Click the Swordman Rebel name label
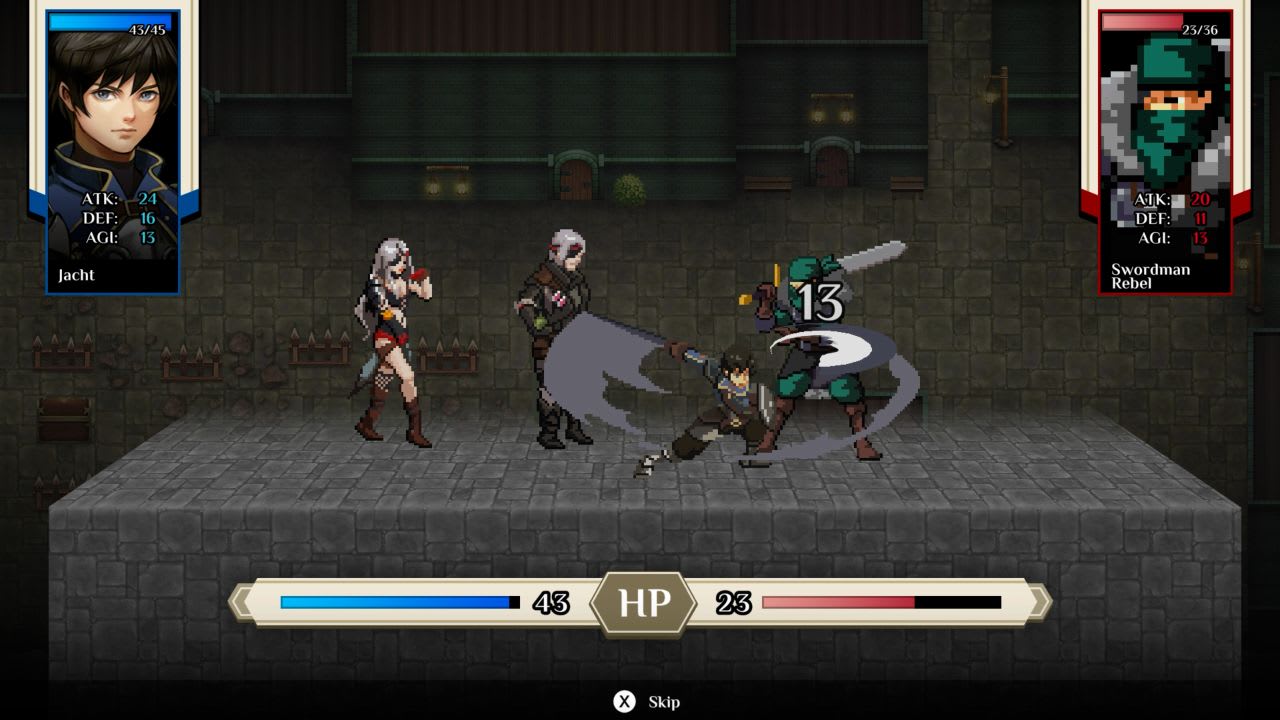Image resolution: width=1280 pixels, height=720 pixels. (x=1152, y=275)
